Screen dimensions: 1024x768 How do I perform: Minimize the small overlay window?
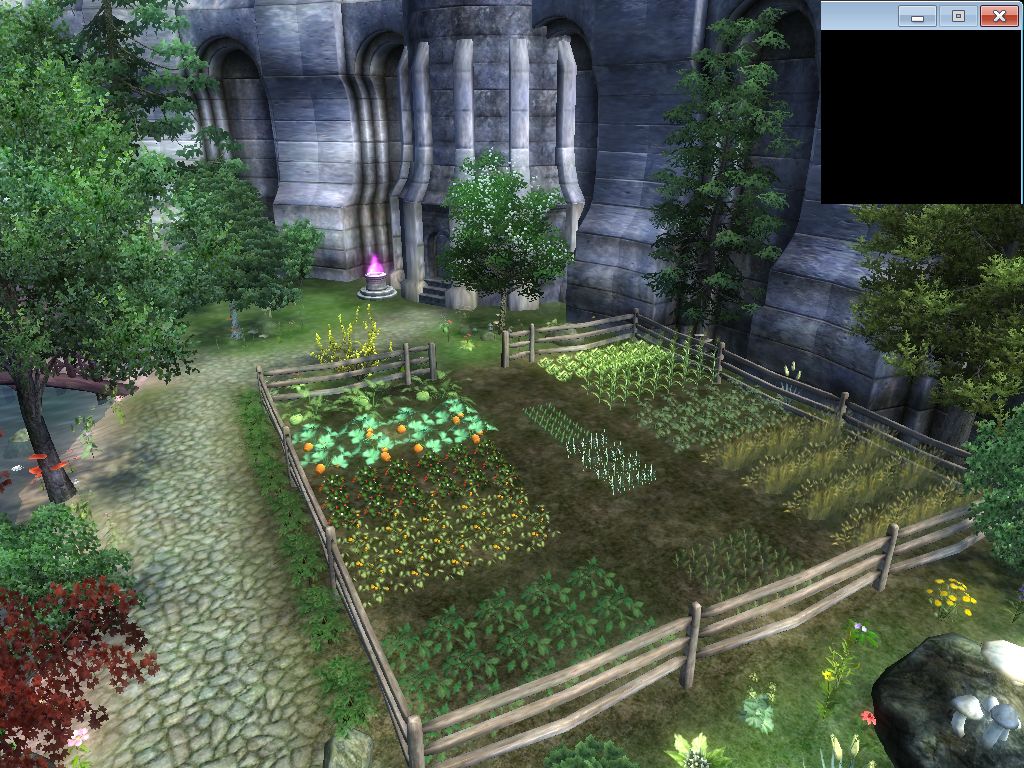(917, 16)
